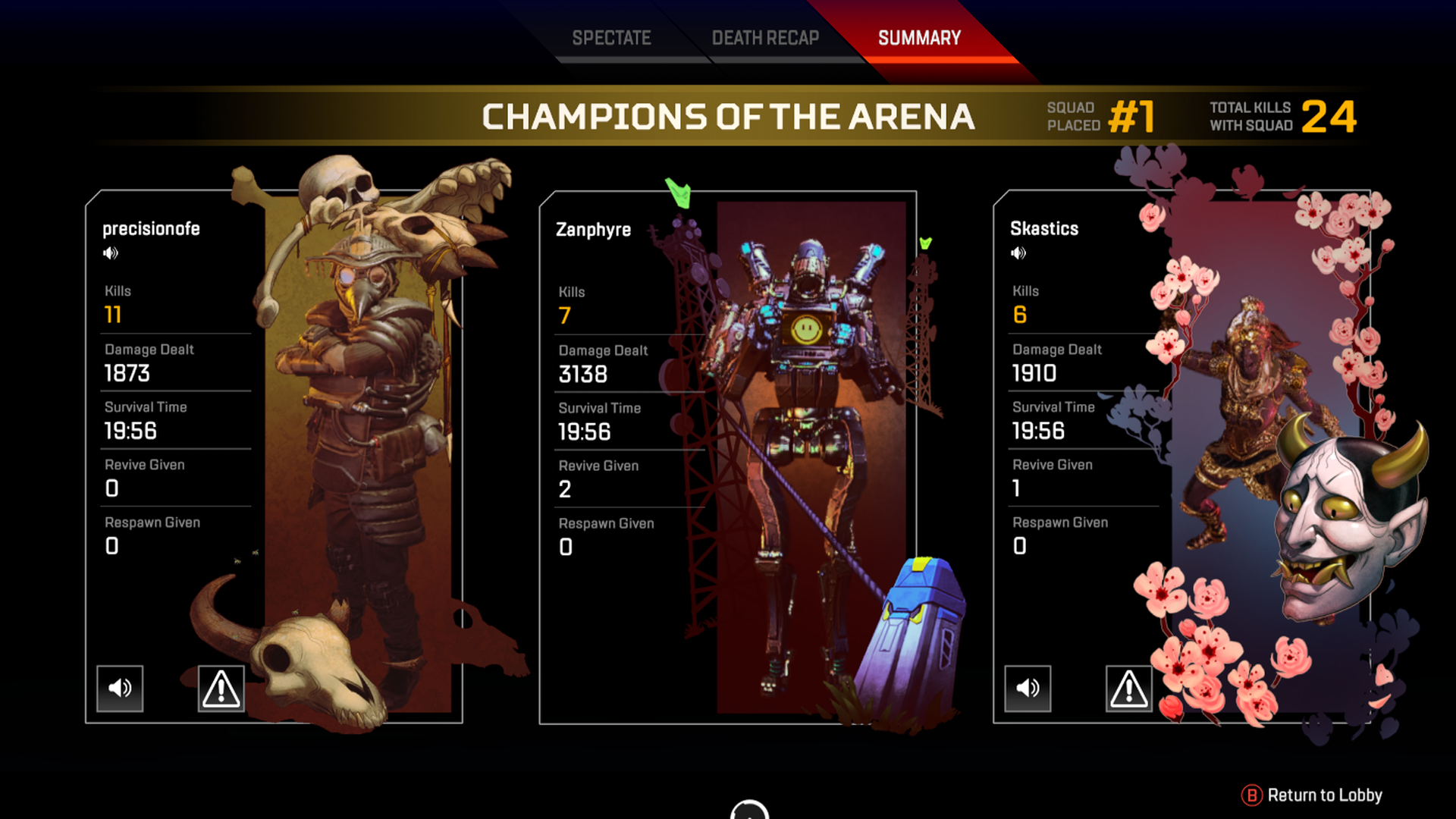Switch to the Spectate tab

(x=611, y=38)
